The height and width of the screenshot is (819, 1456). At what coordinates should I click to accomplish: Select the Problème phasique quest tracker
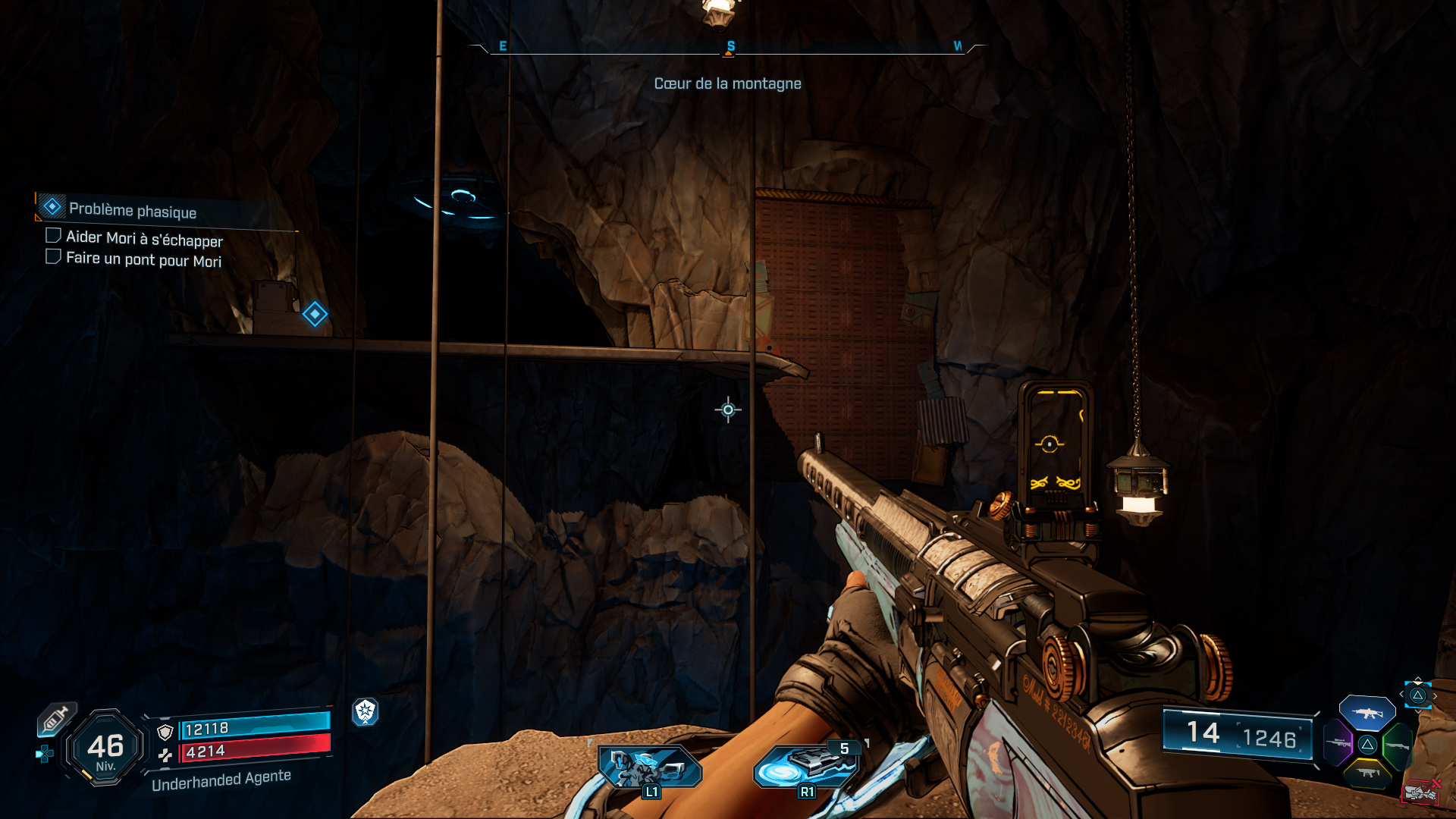click(132, 210)
